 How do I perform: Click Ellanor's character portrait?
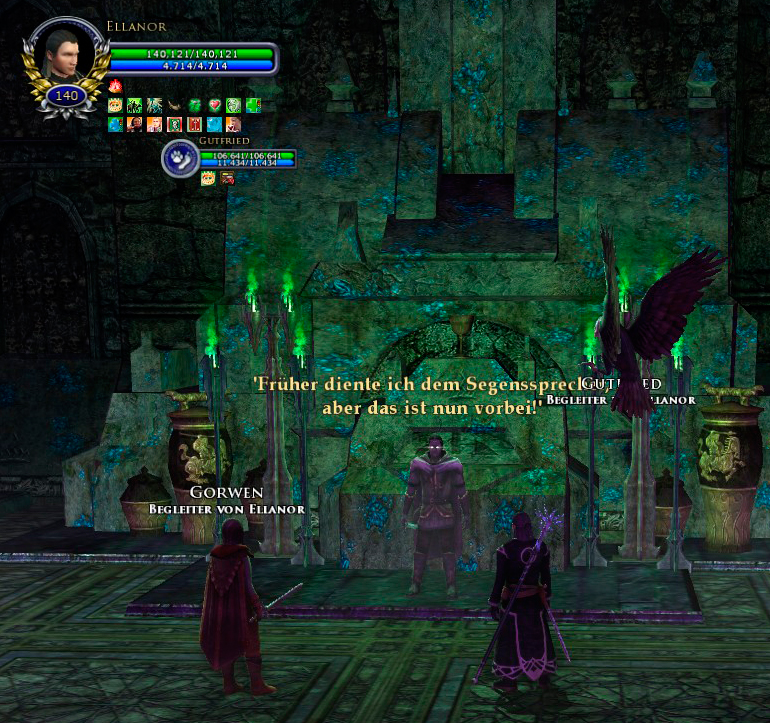click(65, 53)
